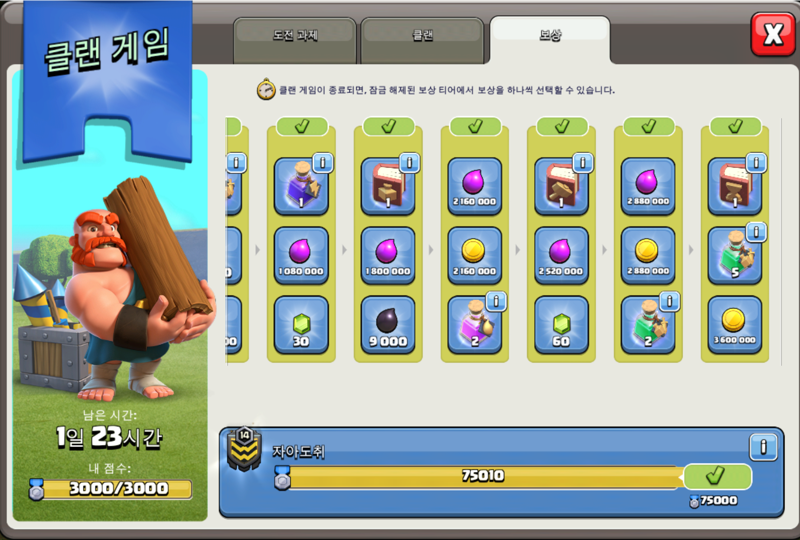
Task: Select the 2 160 000 elixir reward
Action: pyautogui.click(x=475, y=186)
